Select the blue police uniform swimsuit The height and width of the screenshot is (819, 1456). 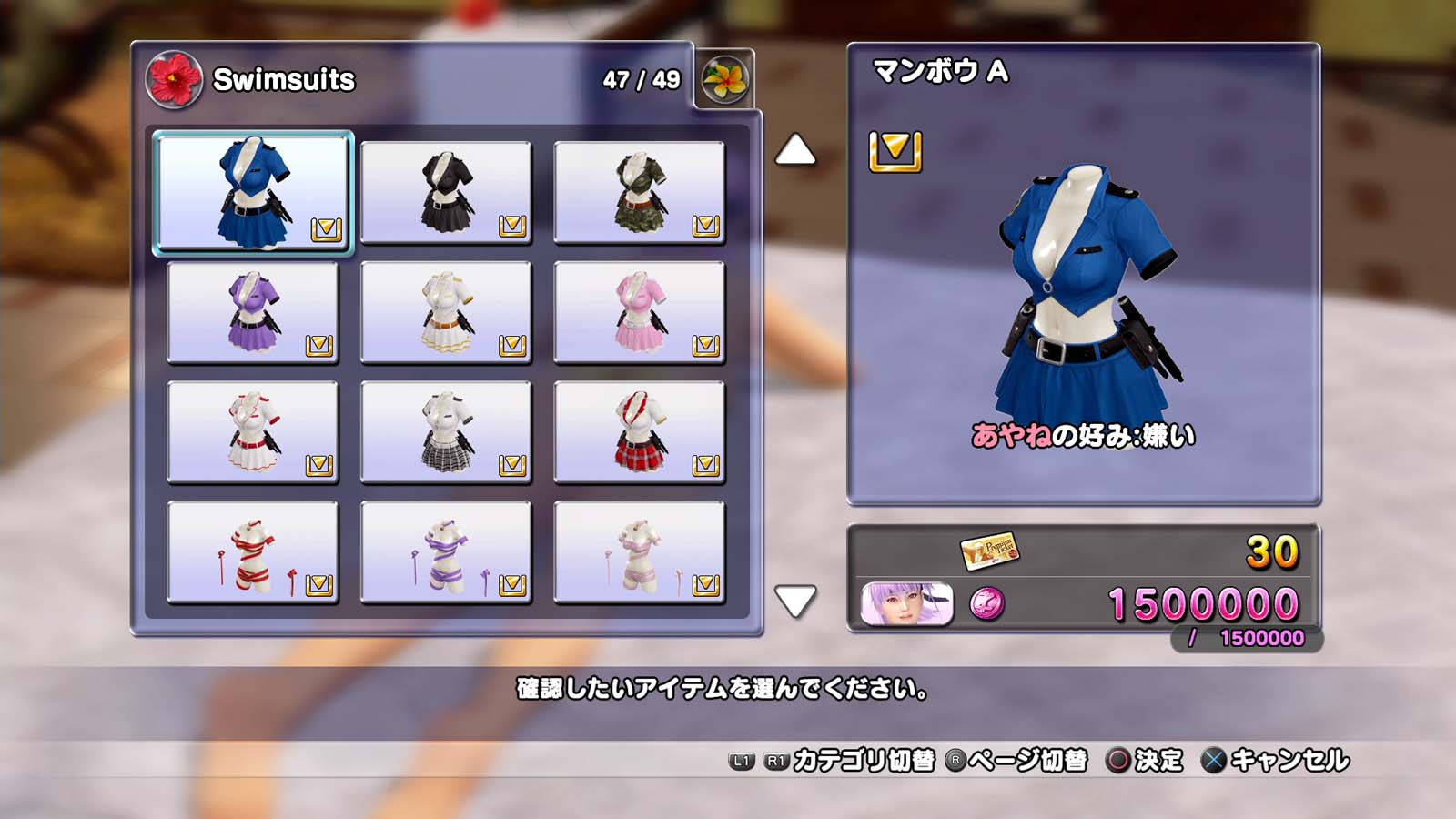253,192
